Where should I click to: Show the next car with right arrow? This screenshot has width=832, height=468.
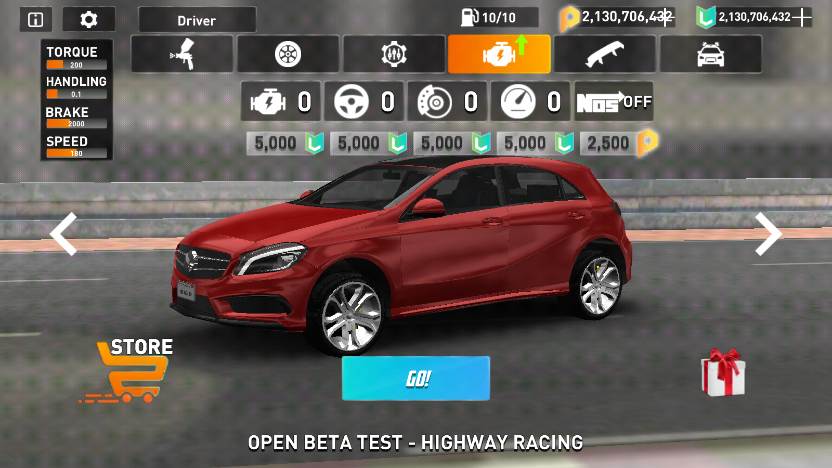[x=768, y=234]
